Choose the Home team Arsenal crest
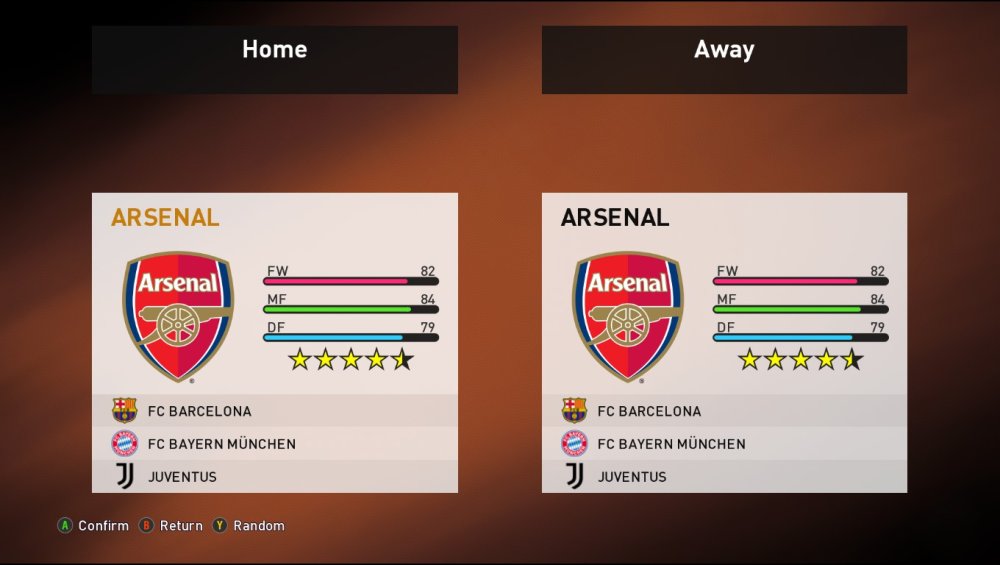The height and width of the screenshot is (565, 1000). (x=178, y=316)
